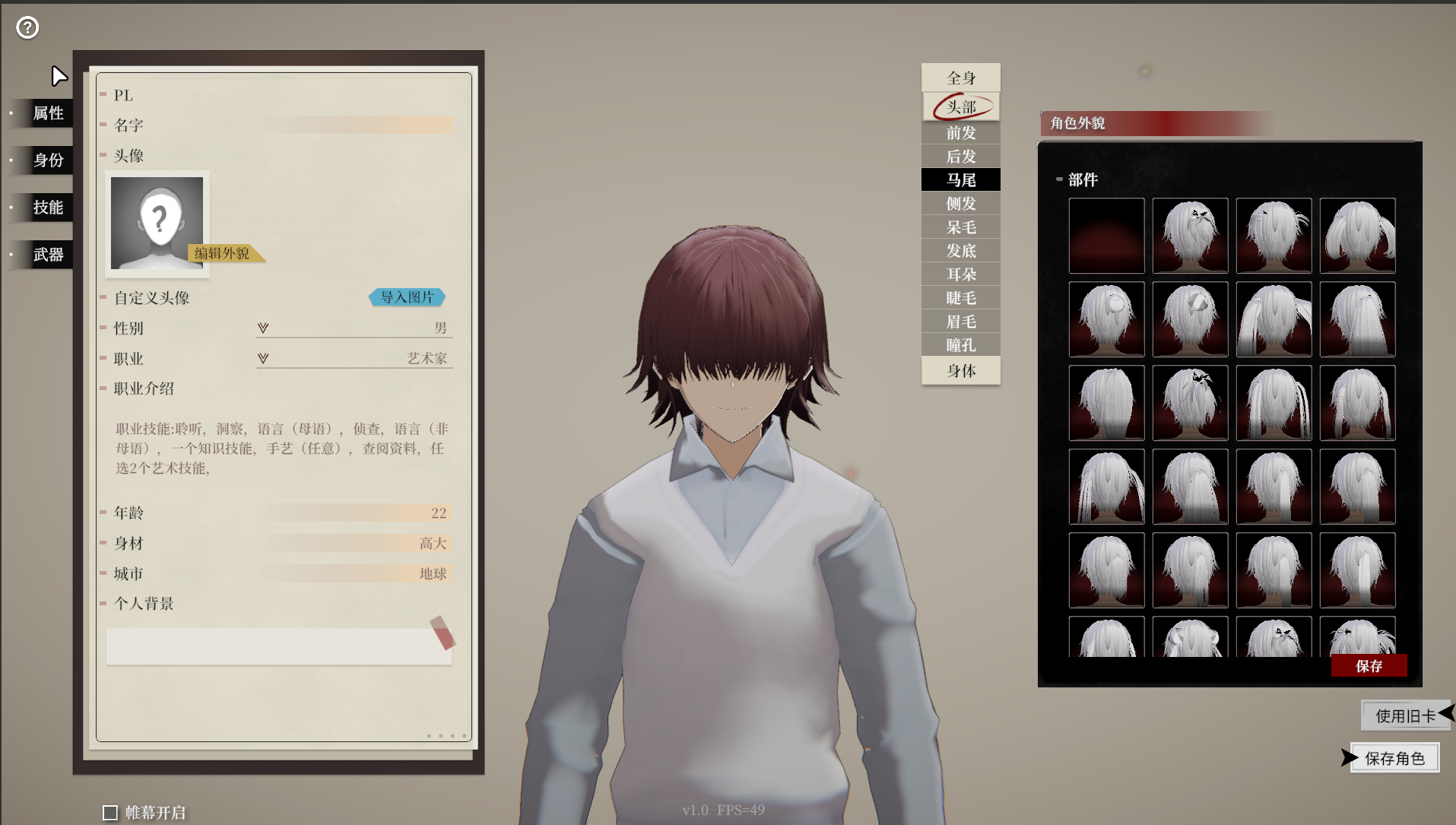
Task: Select the 技能 sidebar panel
Action: [x=47, y=207]
